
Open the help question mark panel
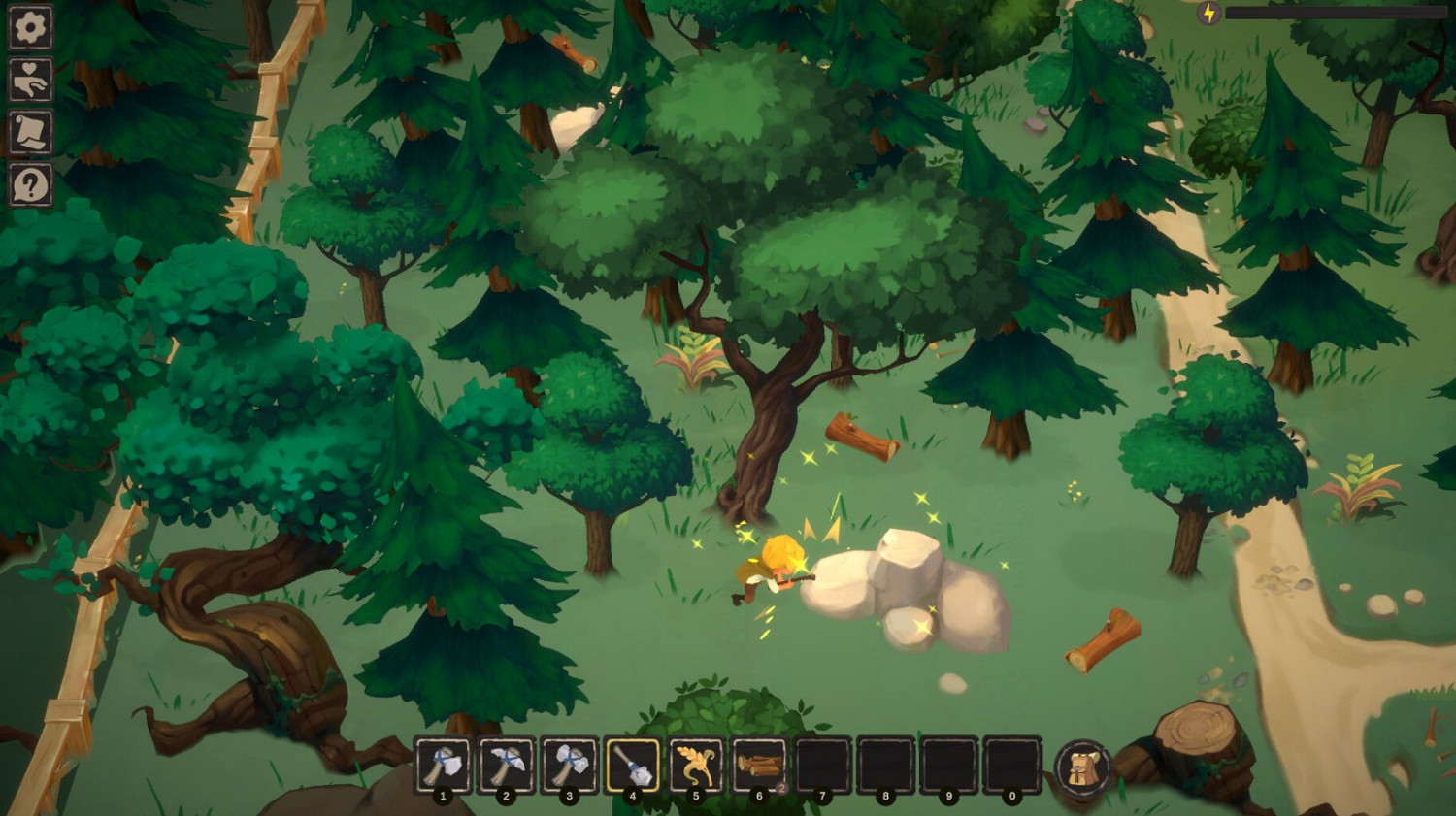[30, 184]
